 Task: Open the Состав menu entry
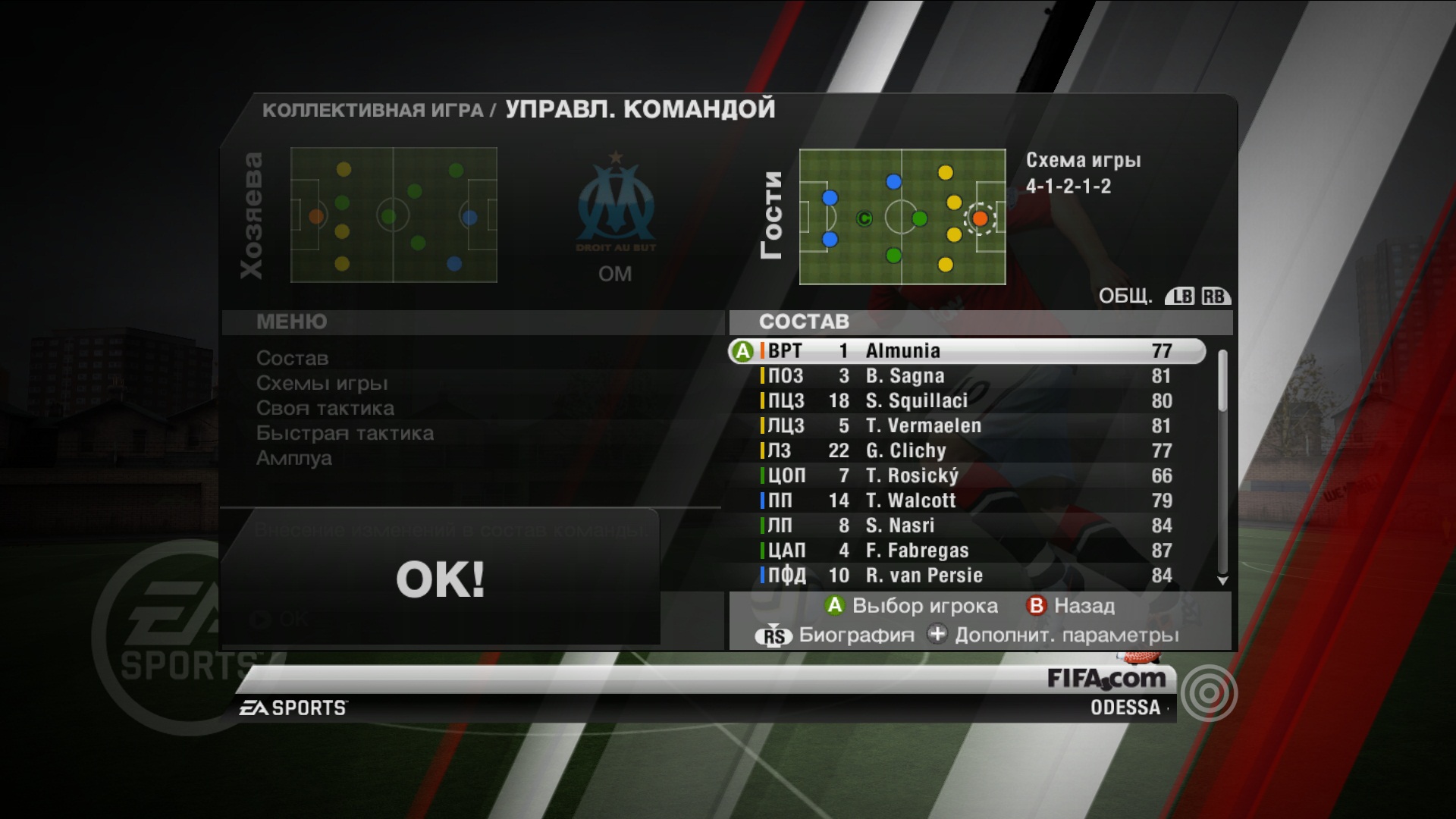[292, 358]
